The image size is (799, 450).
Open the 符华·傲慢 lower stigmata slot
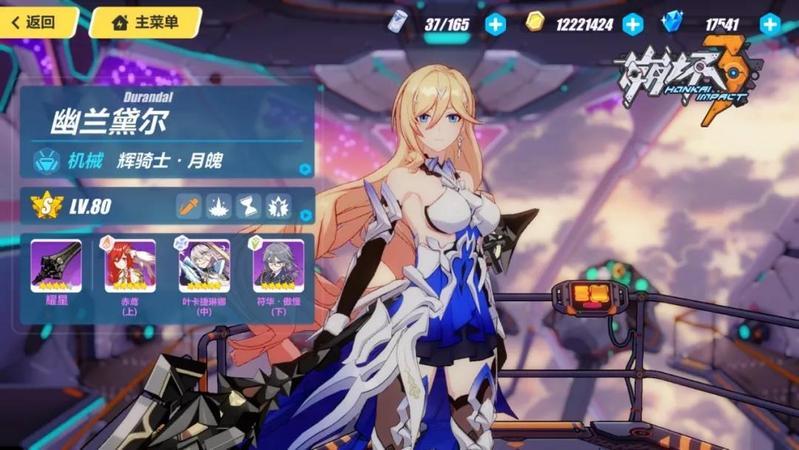tap(278, 267)
